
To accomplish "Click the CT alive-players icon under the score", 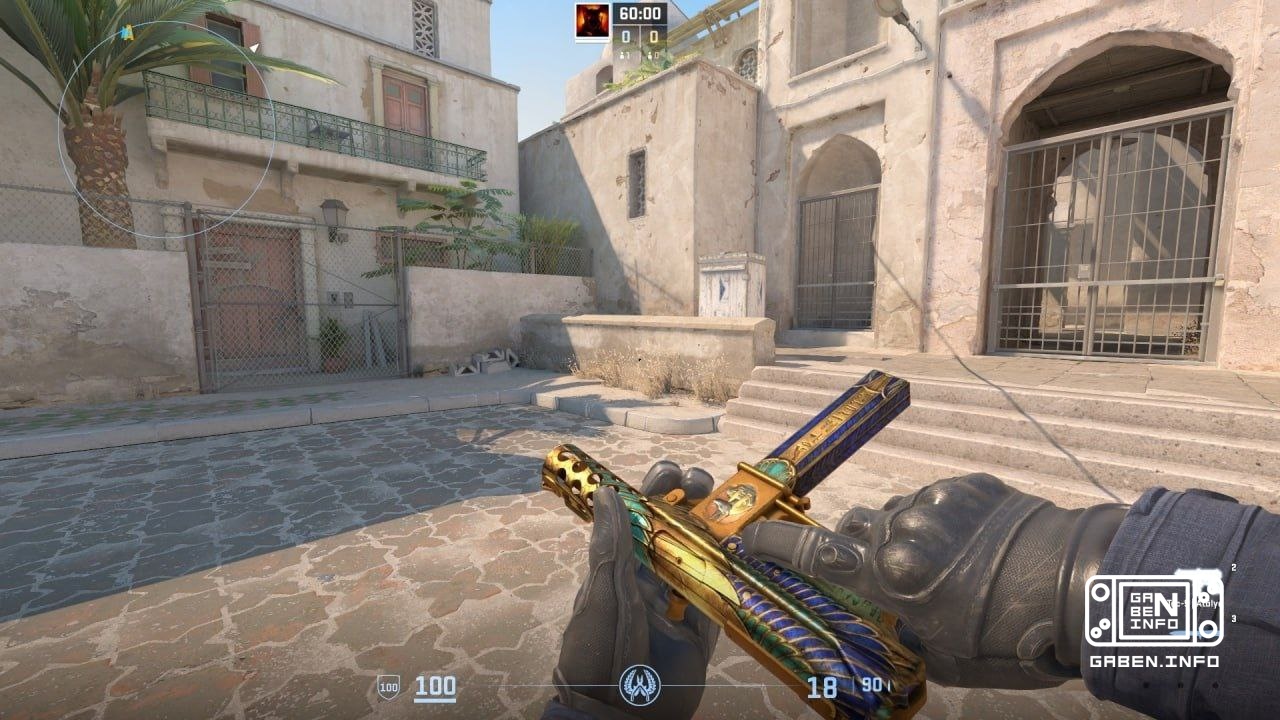I will point(623,55).
